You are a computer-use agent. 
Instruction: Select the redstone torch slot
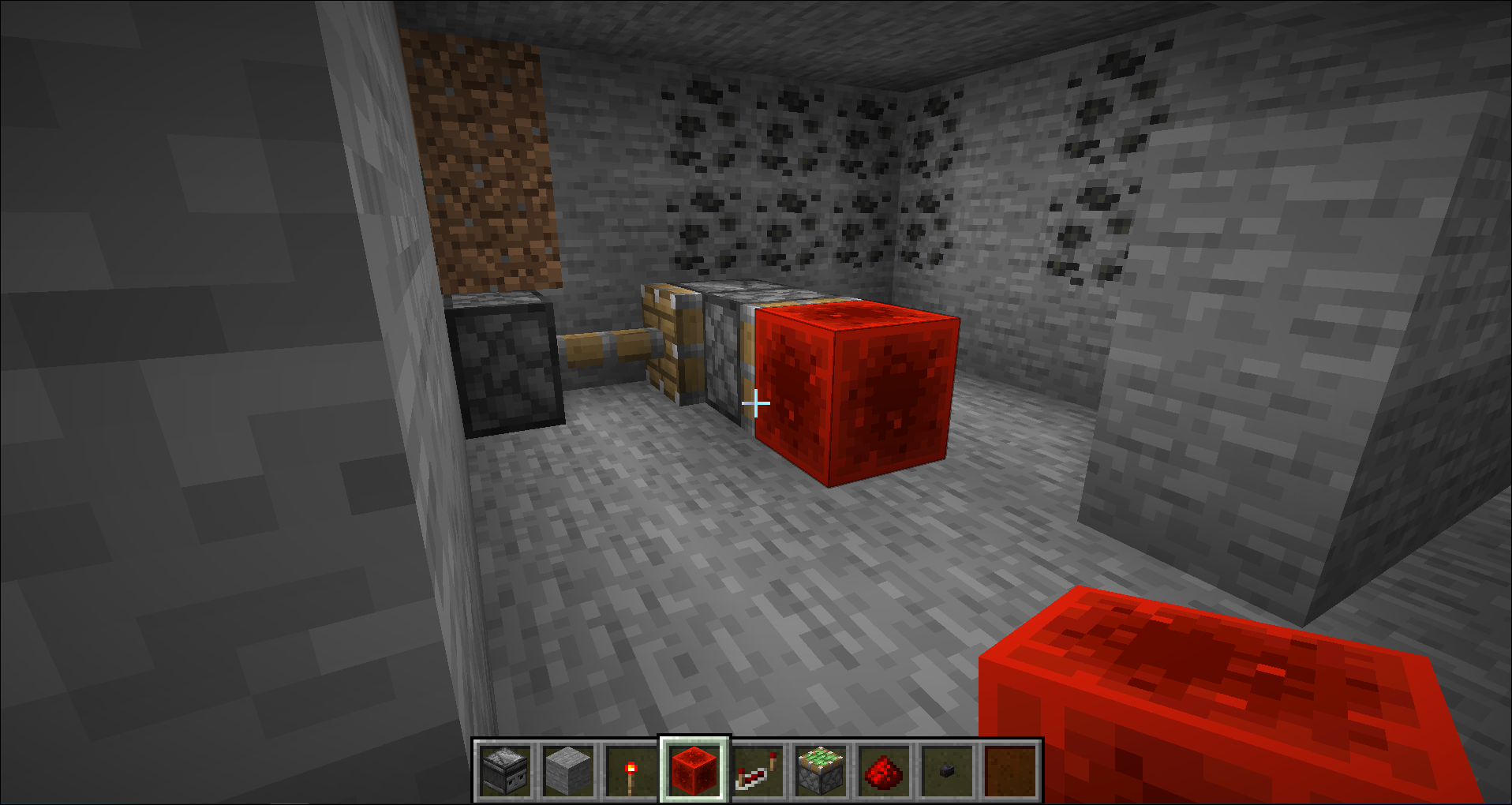(x=631, y=770)
